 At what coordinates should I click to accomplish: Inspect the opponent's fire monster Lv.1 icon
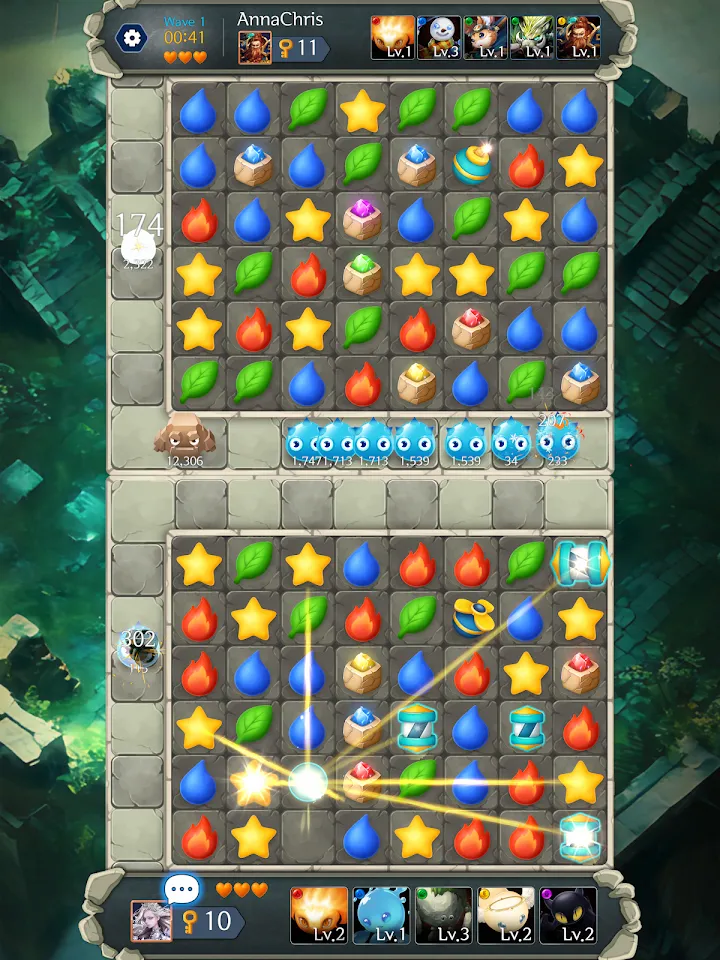[392, 38]
